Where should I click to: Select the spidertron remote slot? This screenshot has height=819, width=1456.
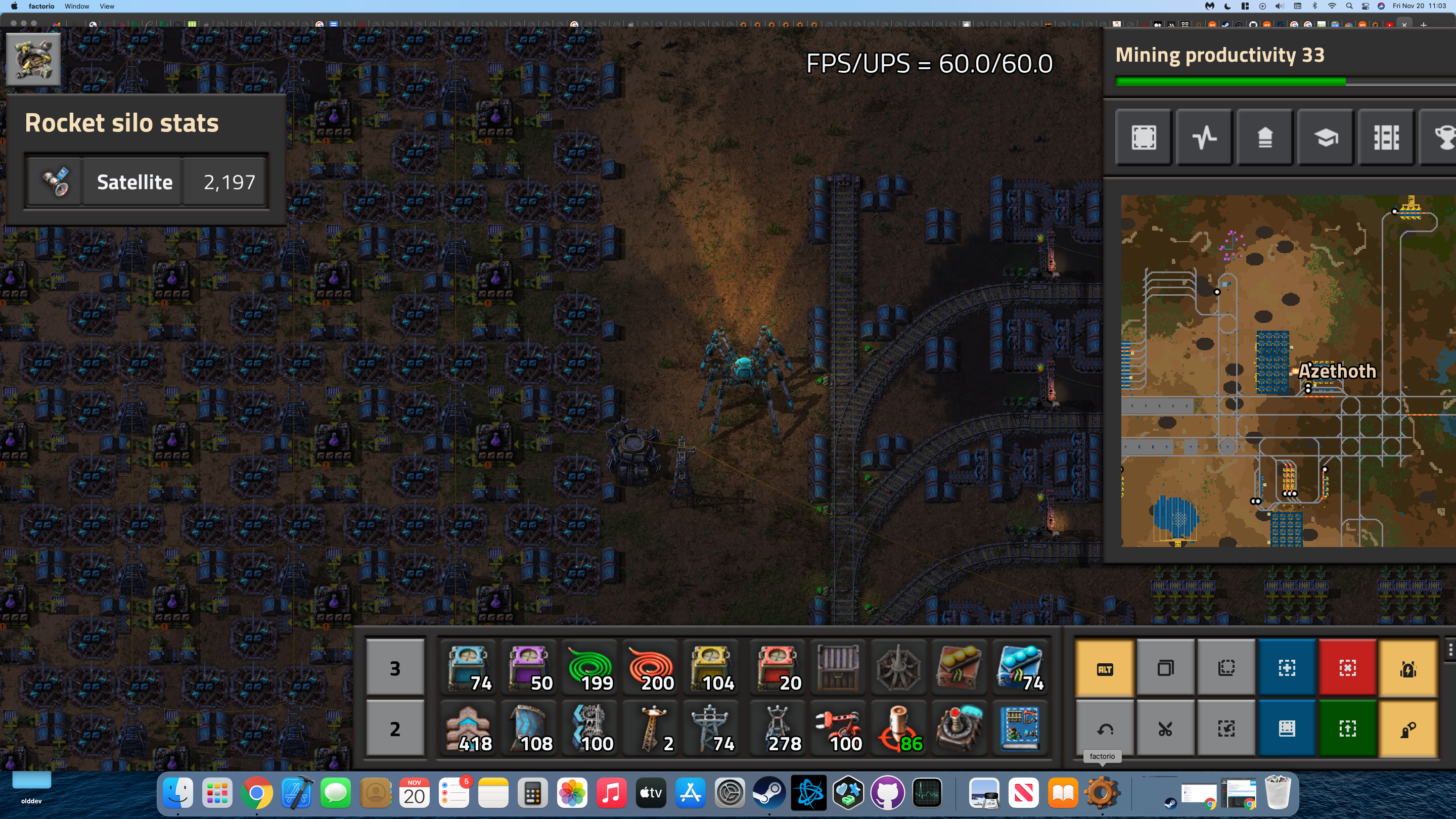[959, 729]
